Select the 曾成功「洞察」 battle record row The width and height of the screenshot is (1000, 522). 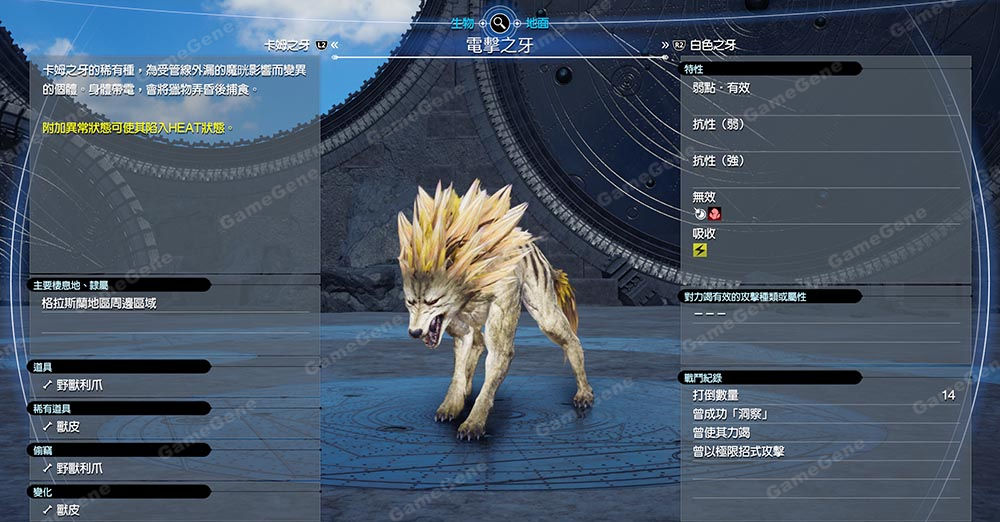[x=730, y=414]
